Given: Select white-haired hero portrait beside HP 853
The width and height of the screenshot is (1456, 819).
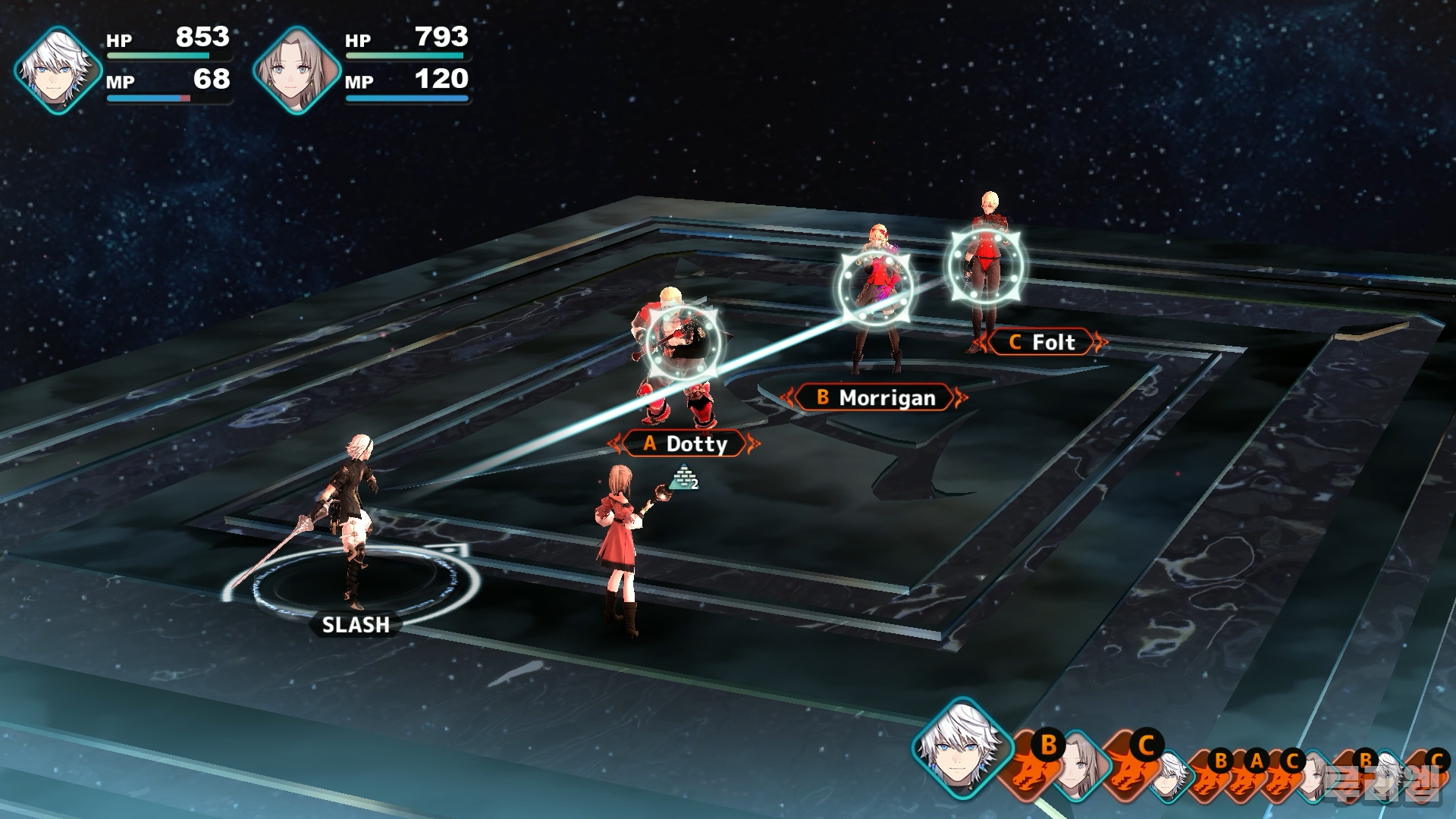Looking at the screenshot, I should 58,71.
